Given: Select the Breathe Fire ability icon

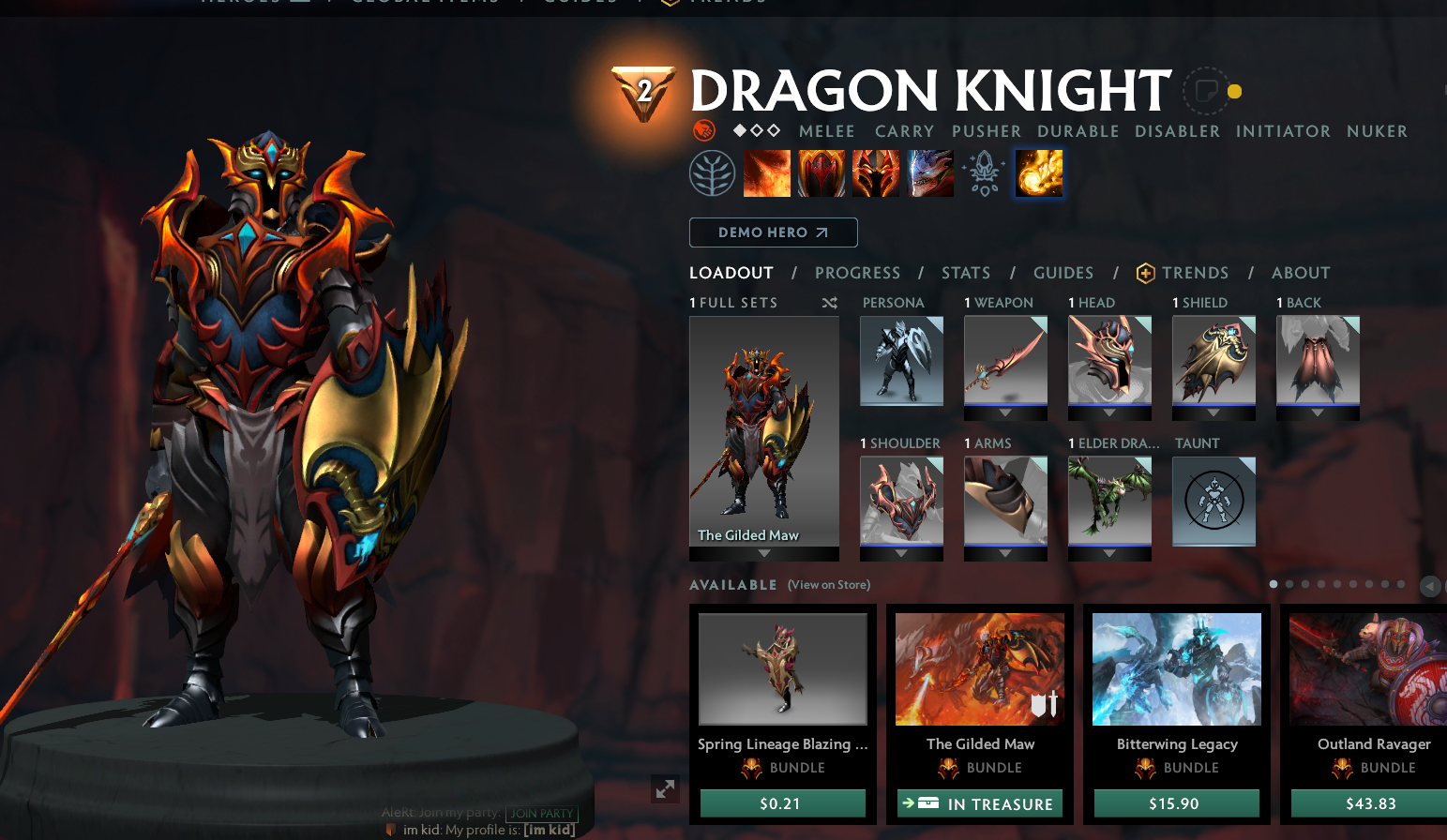Looking at the screenshot, I should point(767,172).
